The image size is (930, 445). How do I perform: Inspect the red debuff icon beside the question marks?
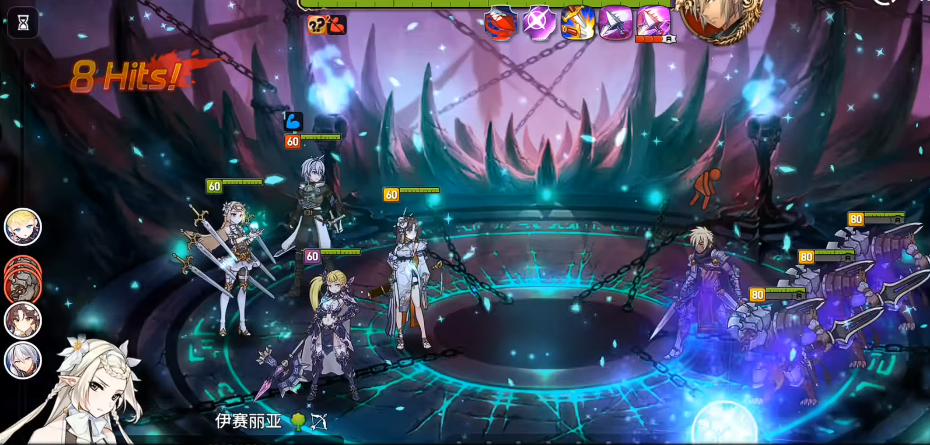click(337, 25)
